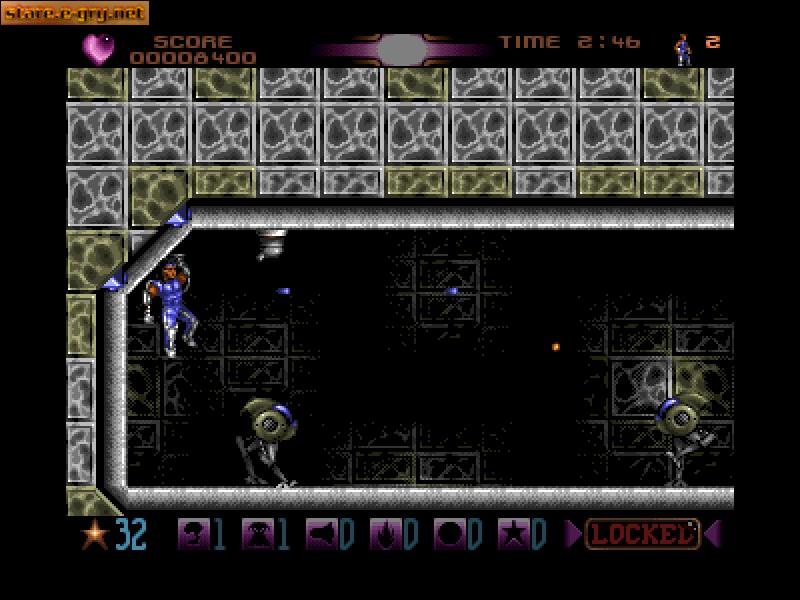Activate the purple star item slot
Viewport: 800px width, 600px height.
(x=512, y=535)
